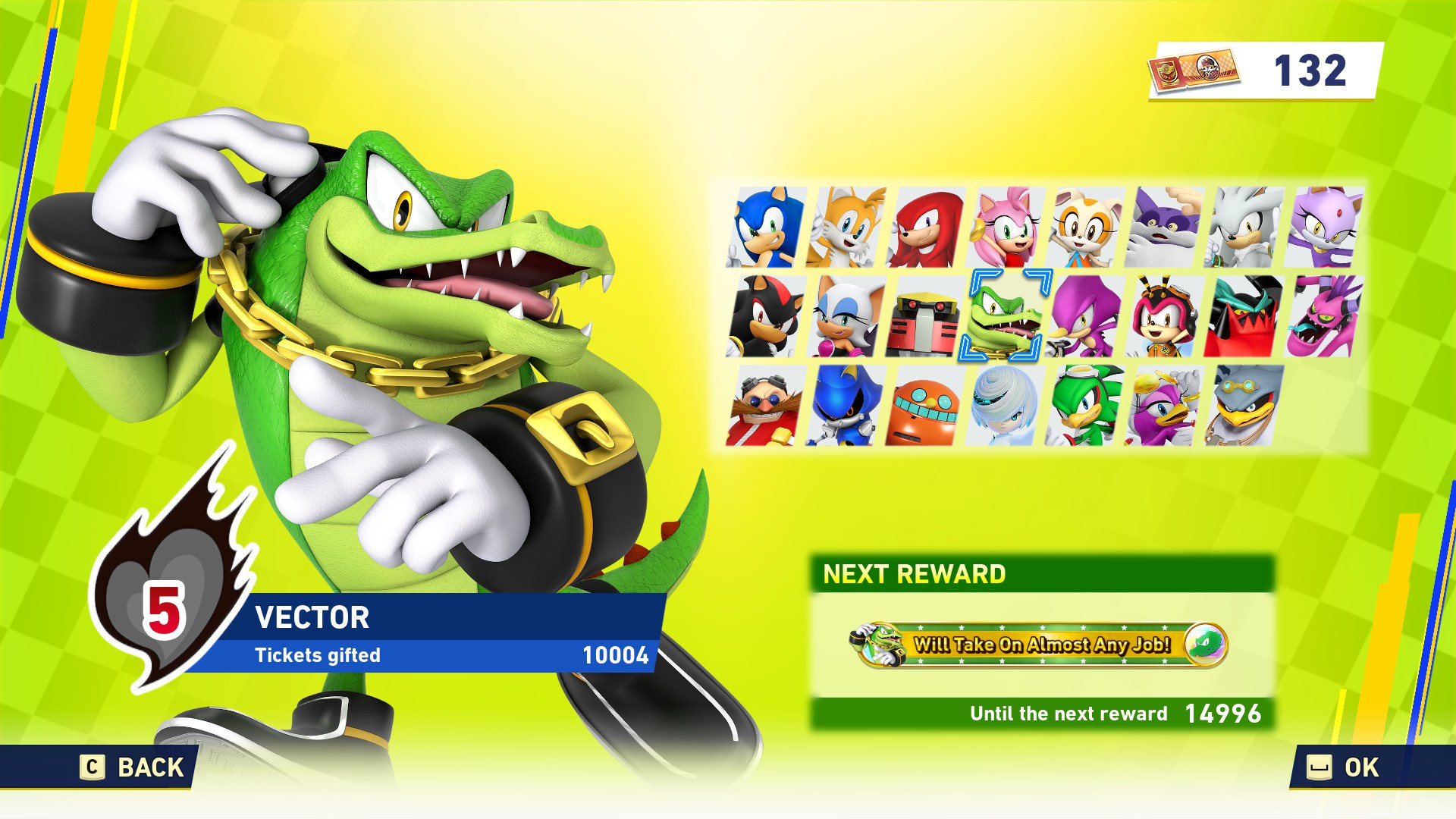Select Sonic's character portrait
This screenshot has height=819, width=1456.
[x=765, y=227]
